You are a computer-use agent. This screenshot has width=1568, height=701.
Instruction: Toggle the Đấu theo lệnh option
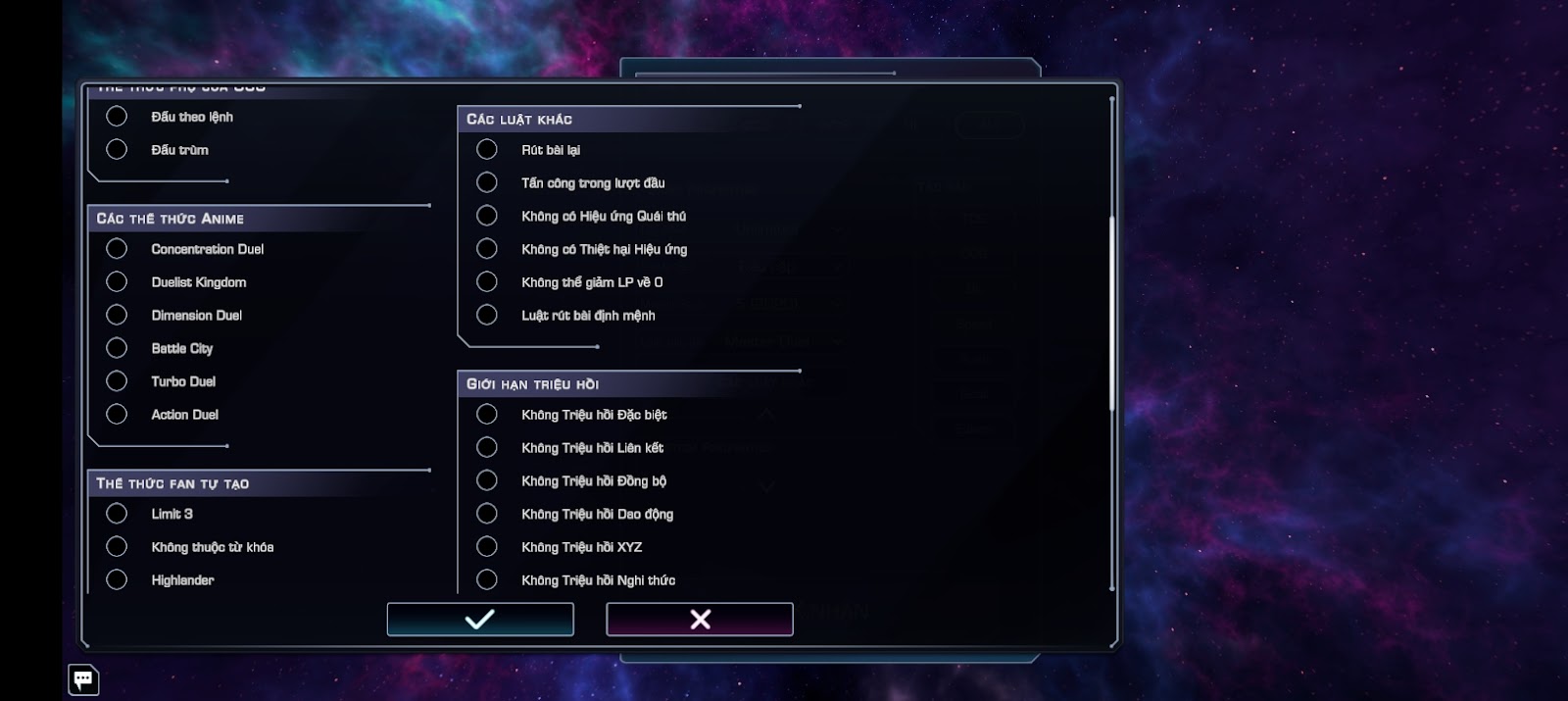pyautogui.click(x=117, y=117)
